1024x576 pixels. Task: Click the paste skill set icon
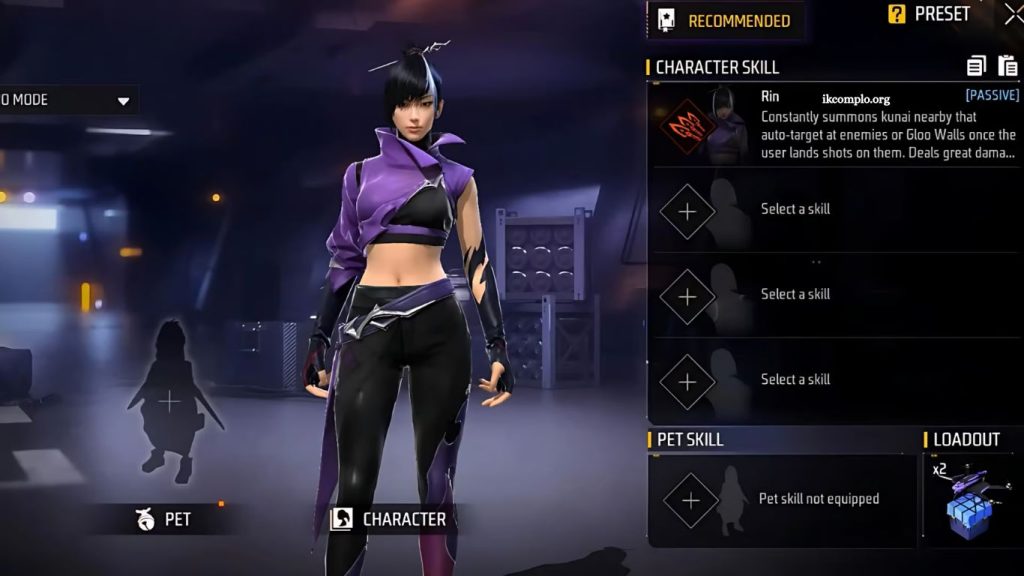point(1007,67)
